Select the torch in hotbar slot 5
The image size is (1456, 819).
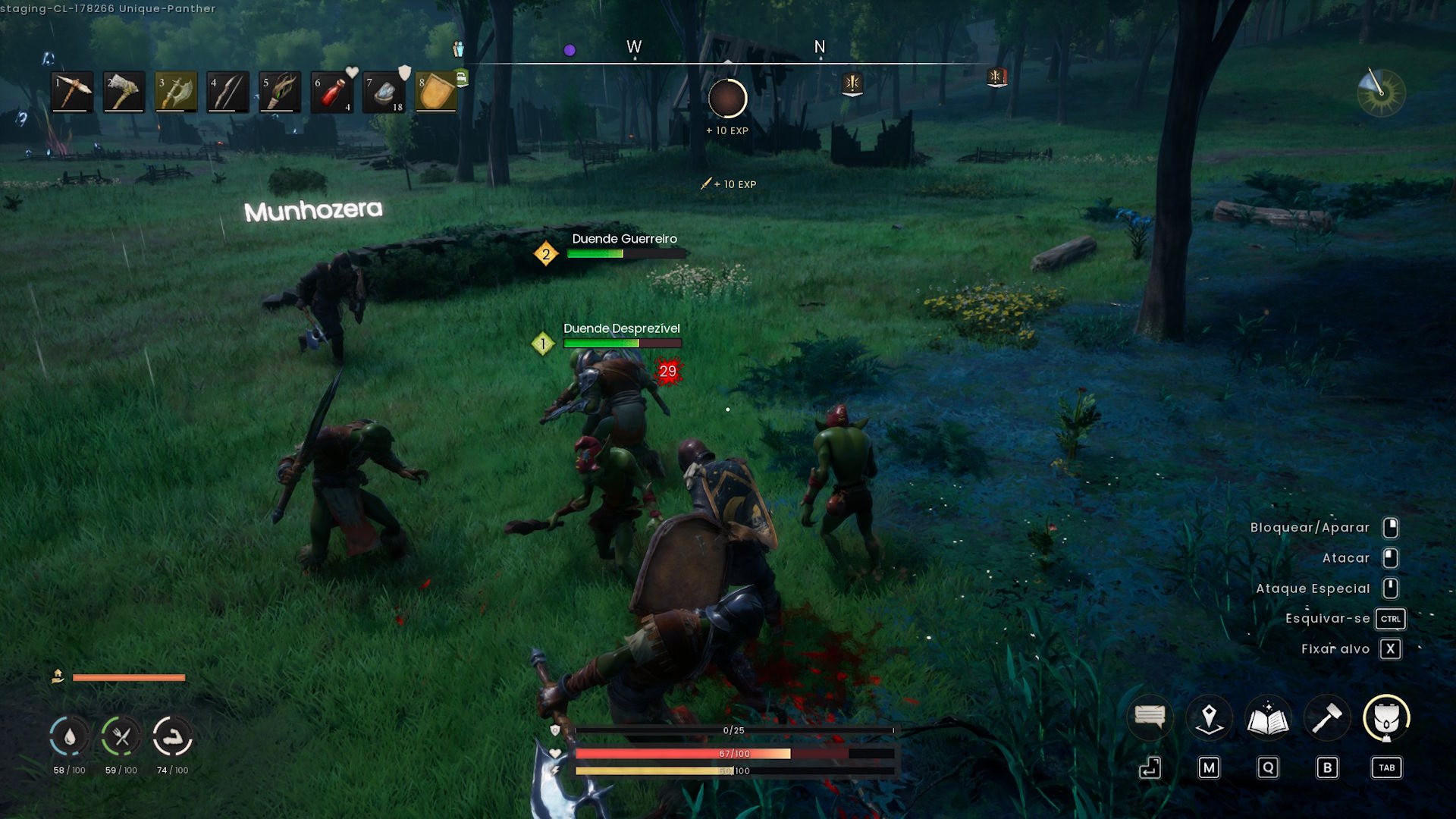[x=280, y=91]
